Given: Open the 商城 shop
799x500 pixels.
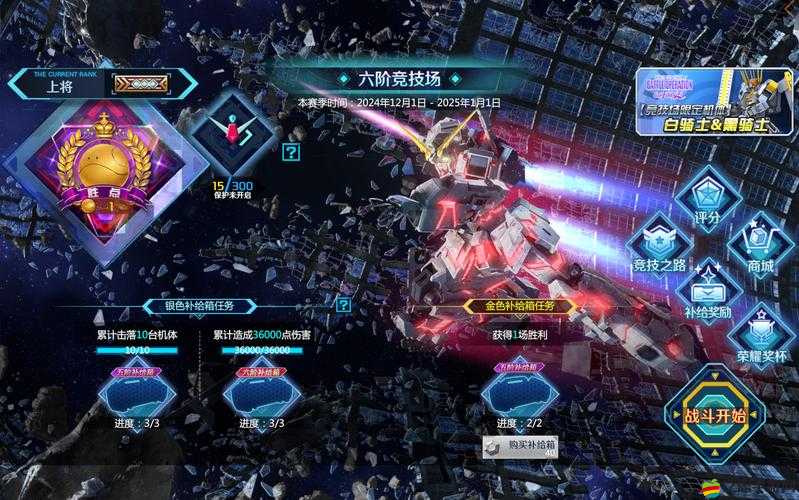Looking at the screenshot, I should pos(759,247).
